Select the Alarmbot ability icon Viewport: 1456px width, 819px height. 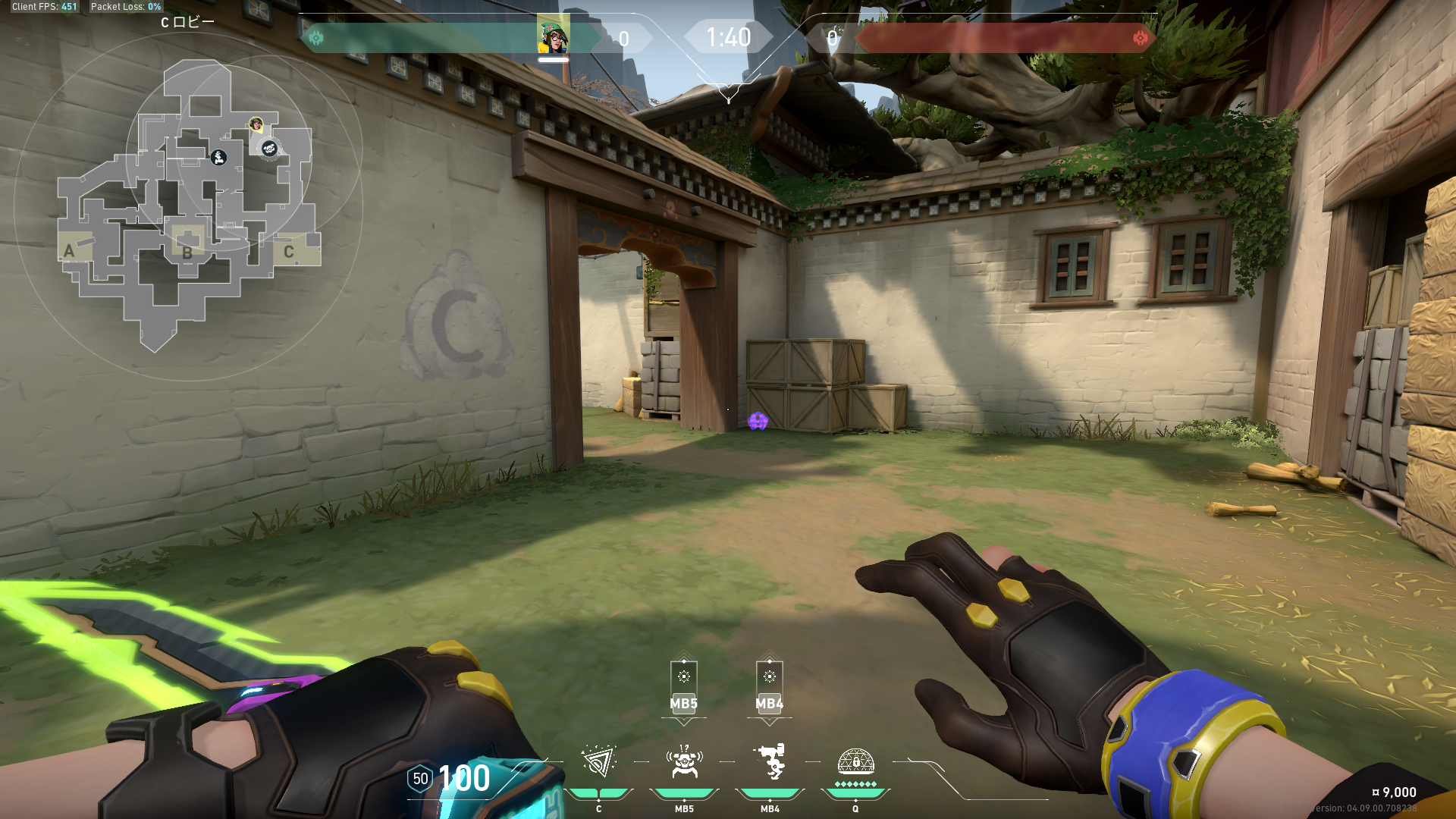coord(684,761)
